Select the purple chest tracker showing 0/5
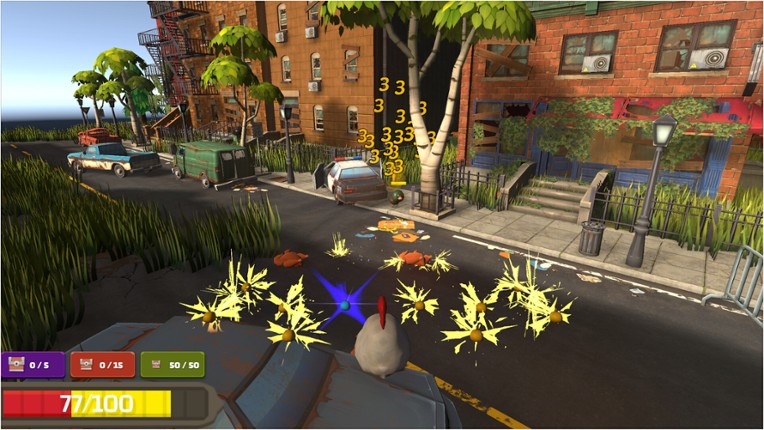The width and height of the screenshot is (764, 430). [x=34, y=366]
